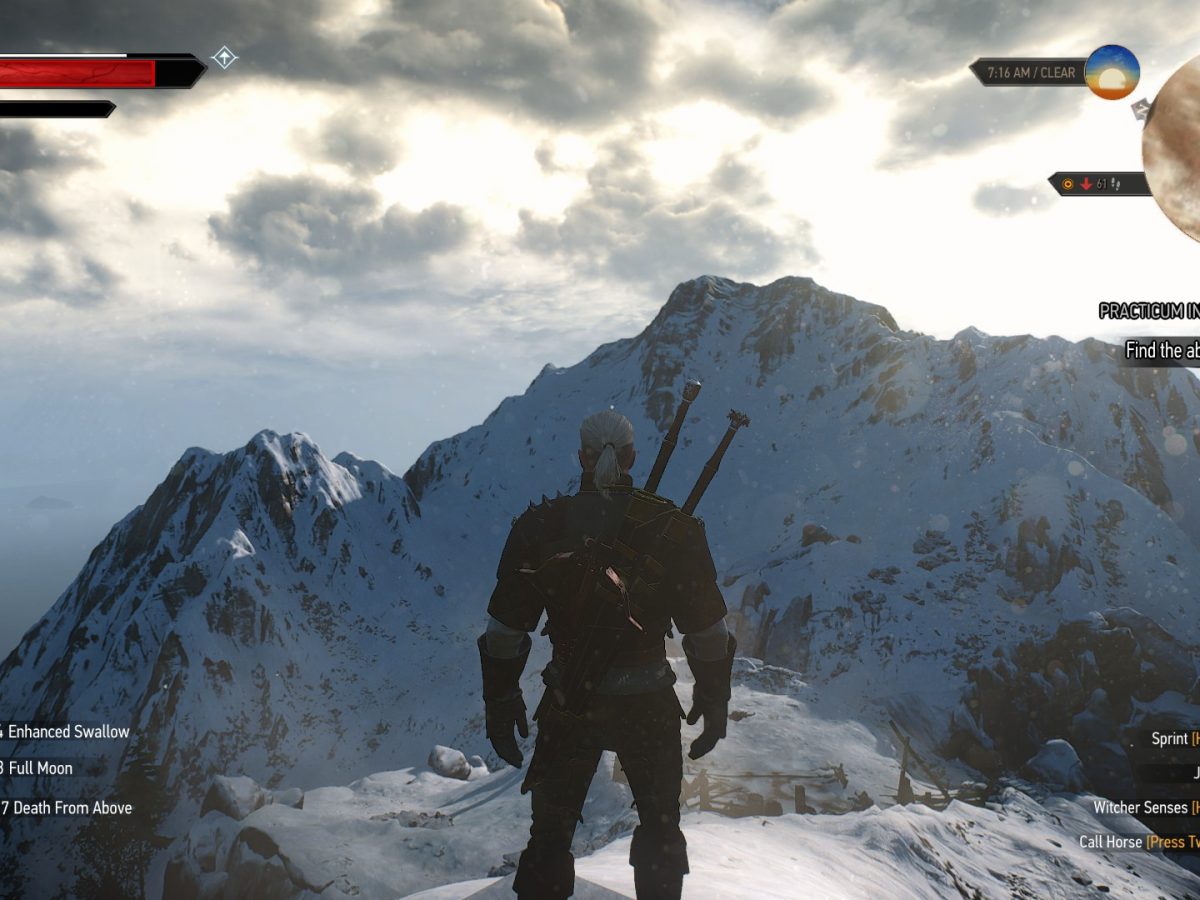Select the Full Moon buff entry
Viewport: 1200px width, 900px height.
coord(40,769)
